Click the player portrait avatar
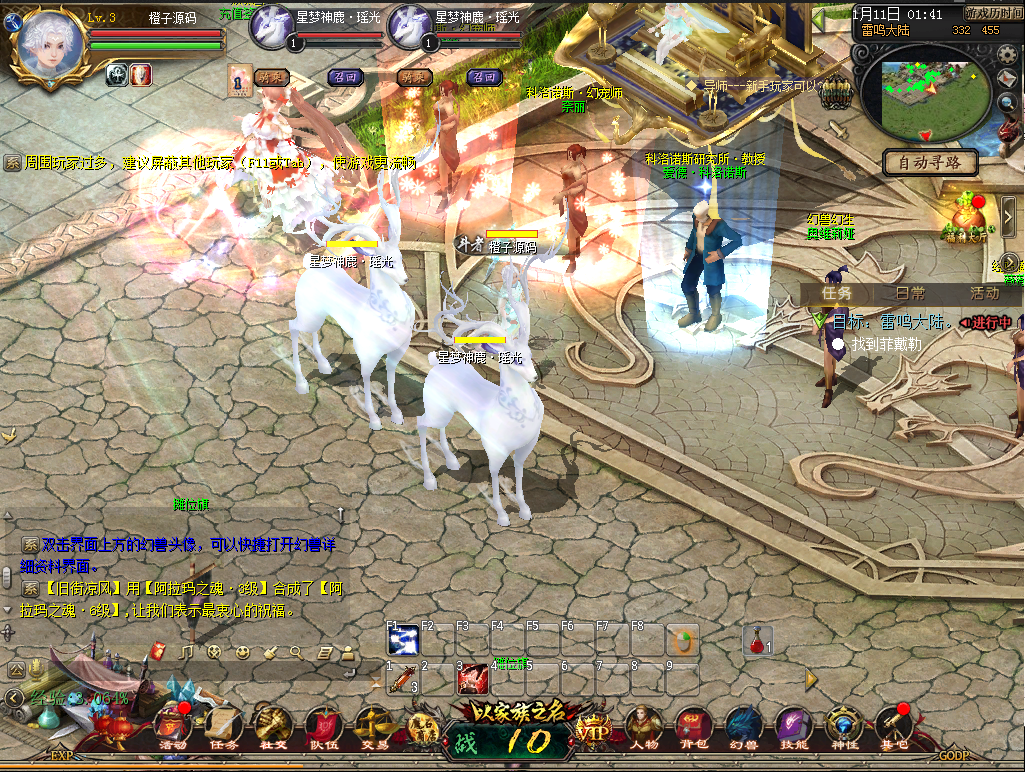The height and width of the screenshot is (772, 1025). (47, 45)
